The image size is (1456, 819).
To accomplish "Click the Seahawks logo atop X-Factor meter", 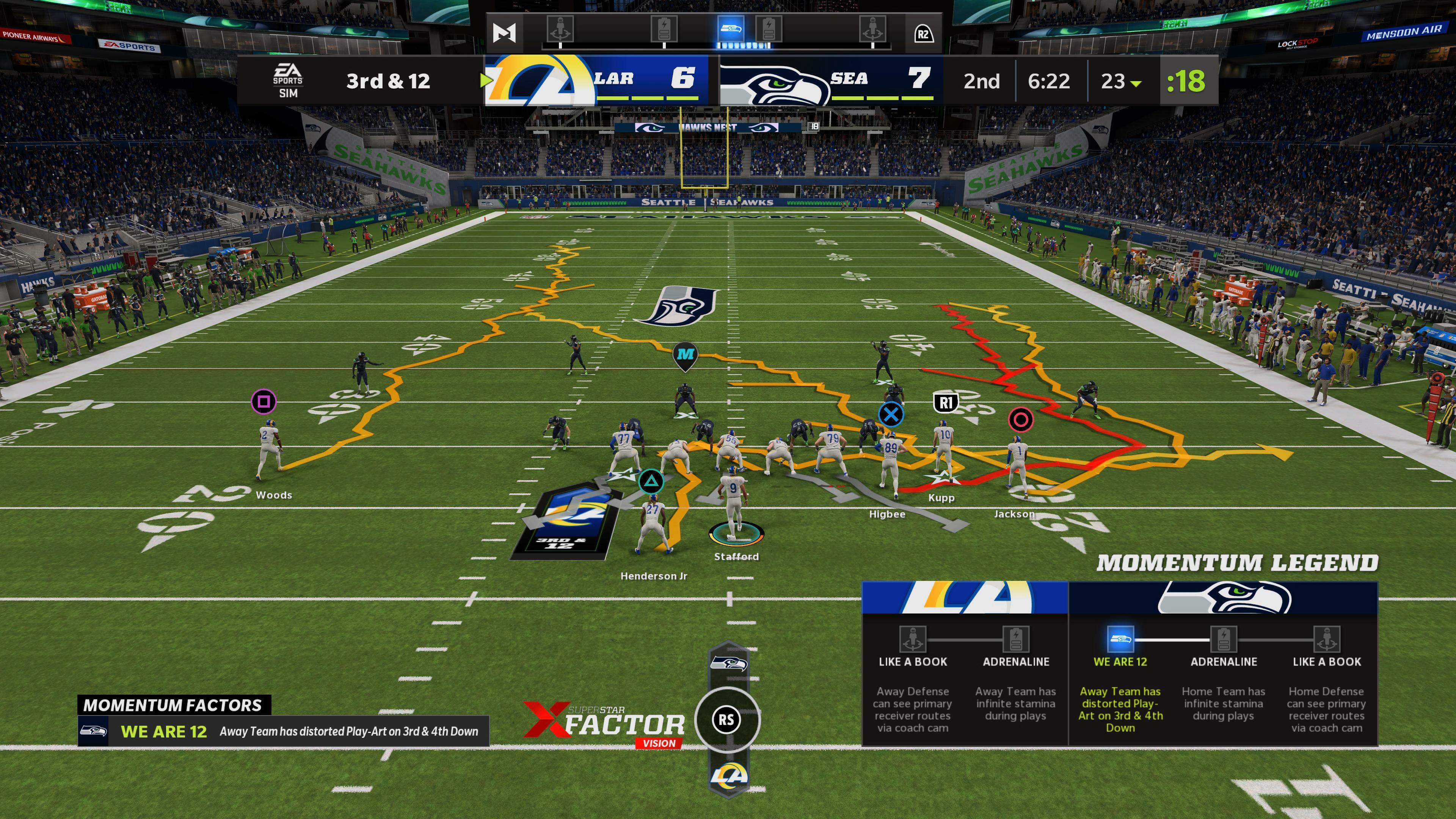I will tap(728, 663).
